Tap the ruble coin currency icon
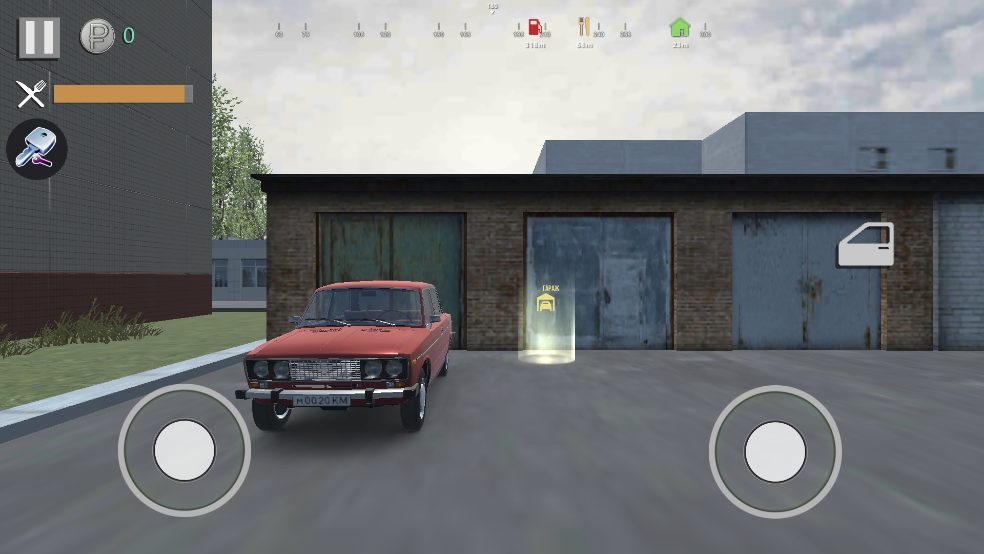Screen dimensions: 984x554 (x=97, y=37)
